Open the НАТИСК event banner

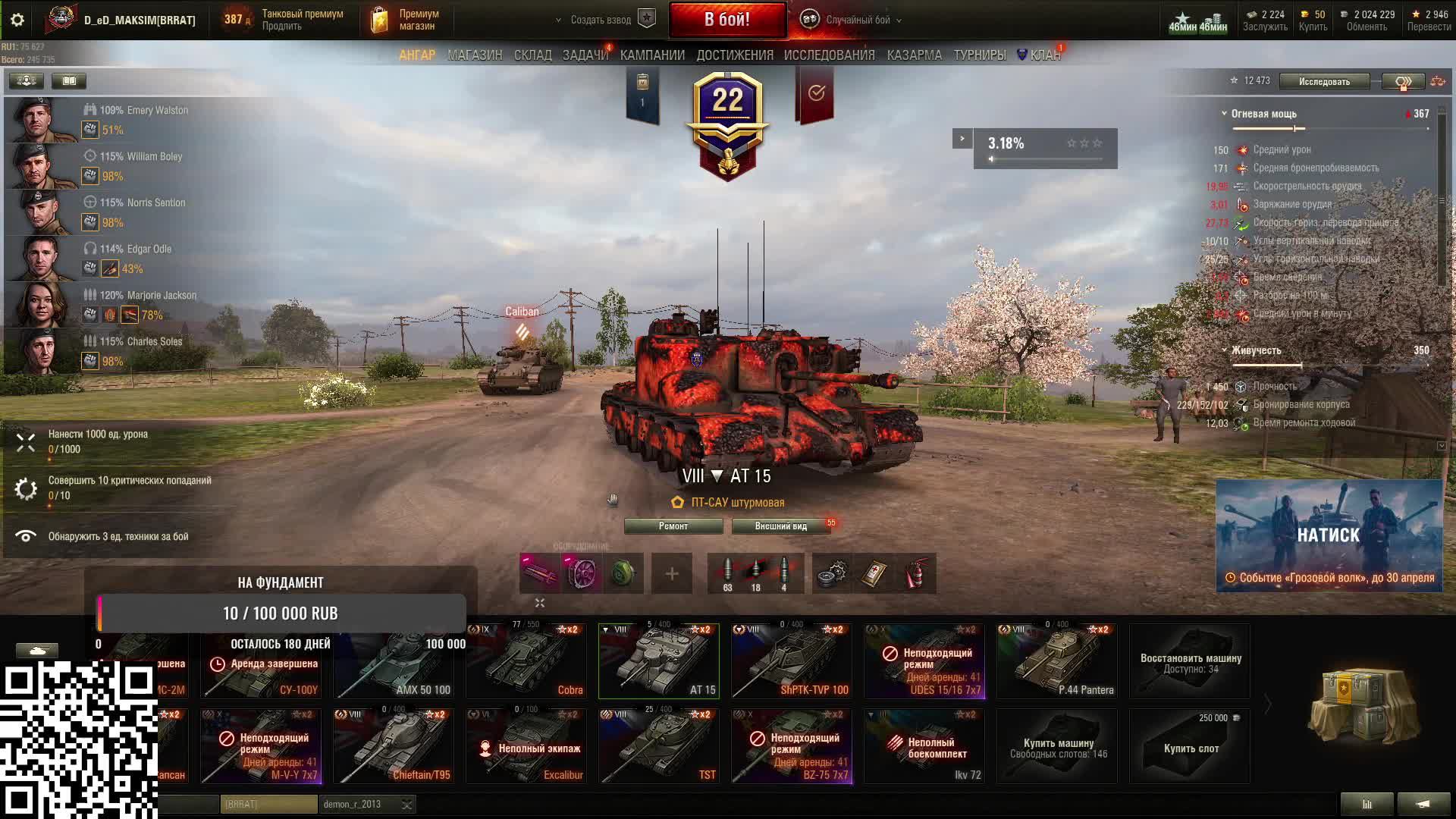click(1329, 535)
